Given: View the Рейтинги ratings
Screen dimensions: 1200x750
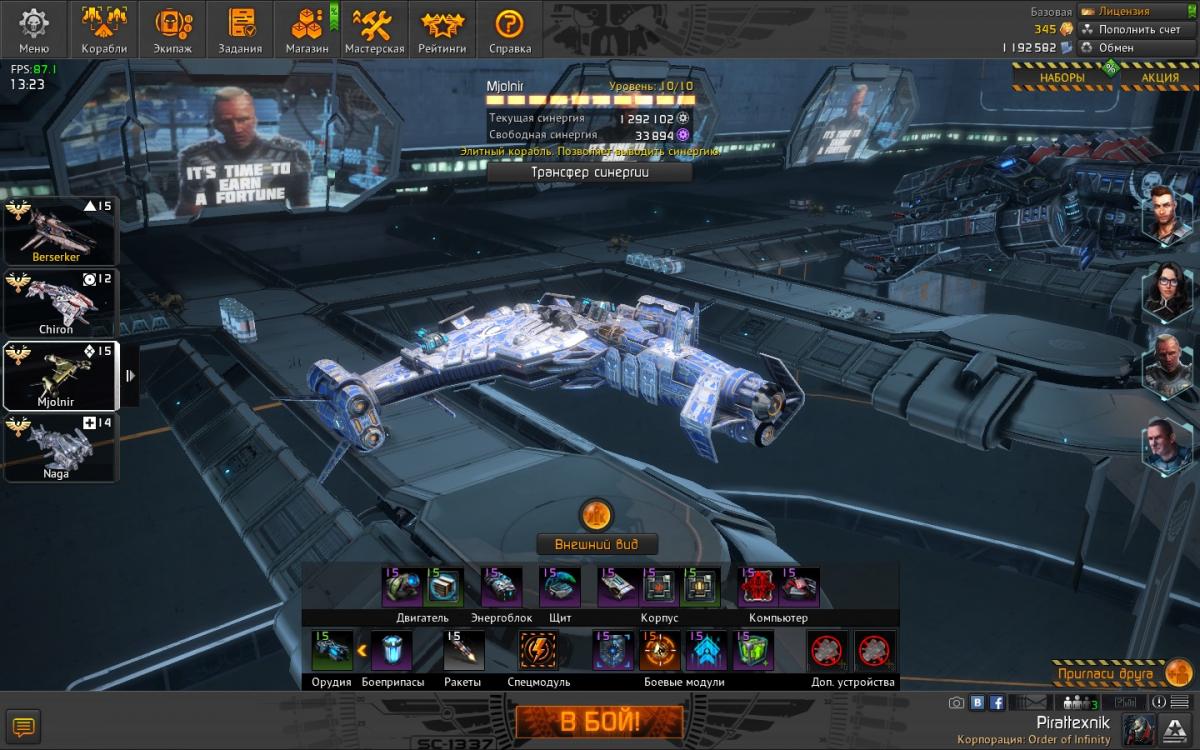Looking at the screenshot, I should tap(442, 29).
